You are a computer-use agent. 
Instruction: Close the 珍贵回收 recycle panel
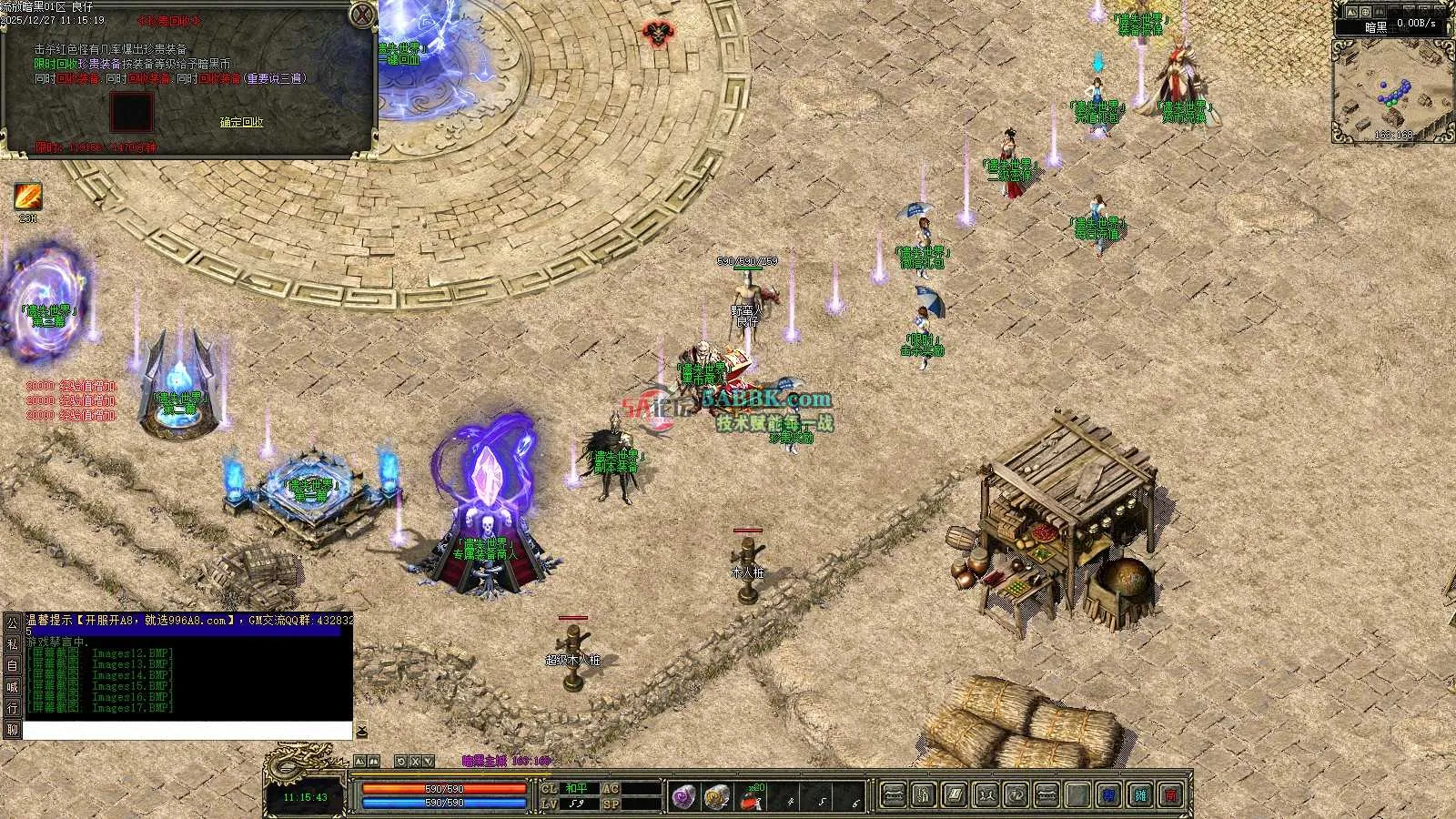pos(363,15)
